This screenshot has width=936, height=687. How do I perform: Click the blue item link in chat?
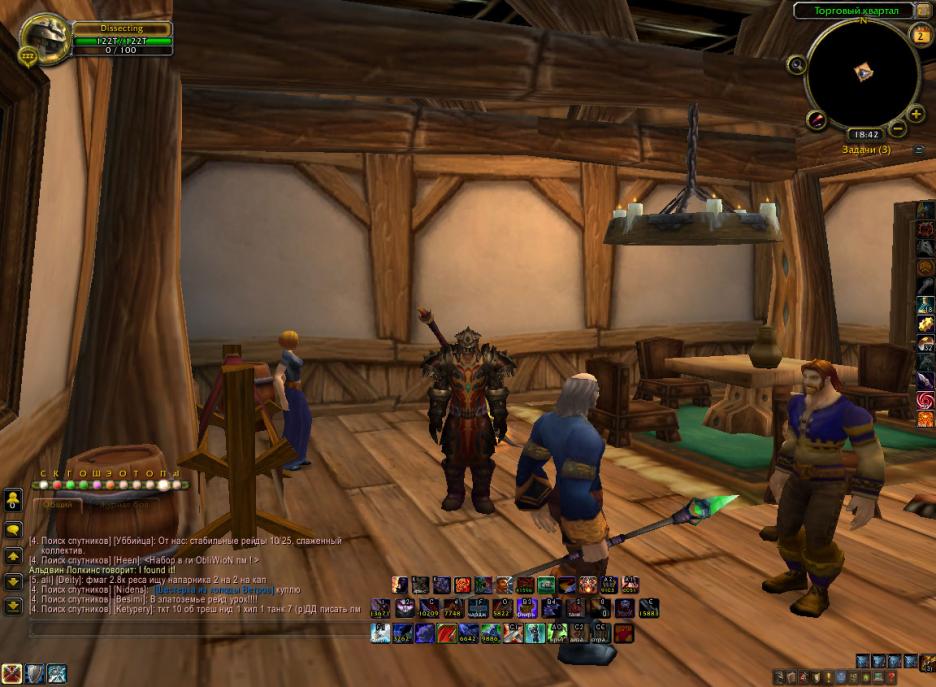pos(211,590)
